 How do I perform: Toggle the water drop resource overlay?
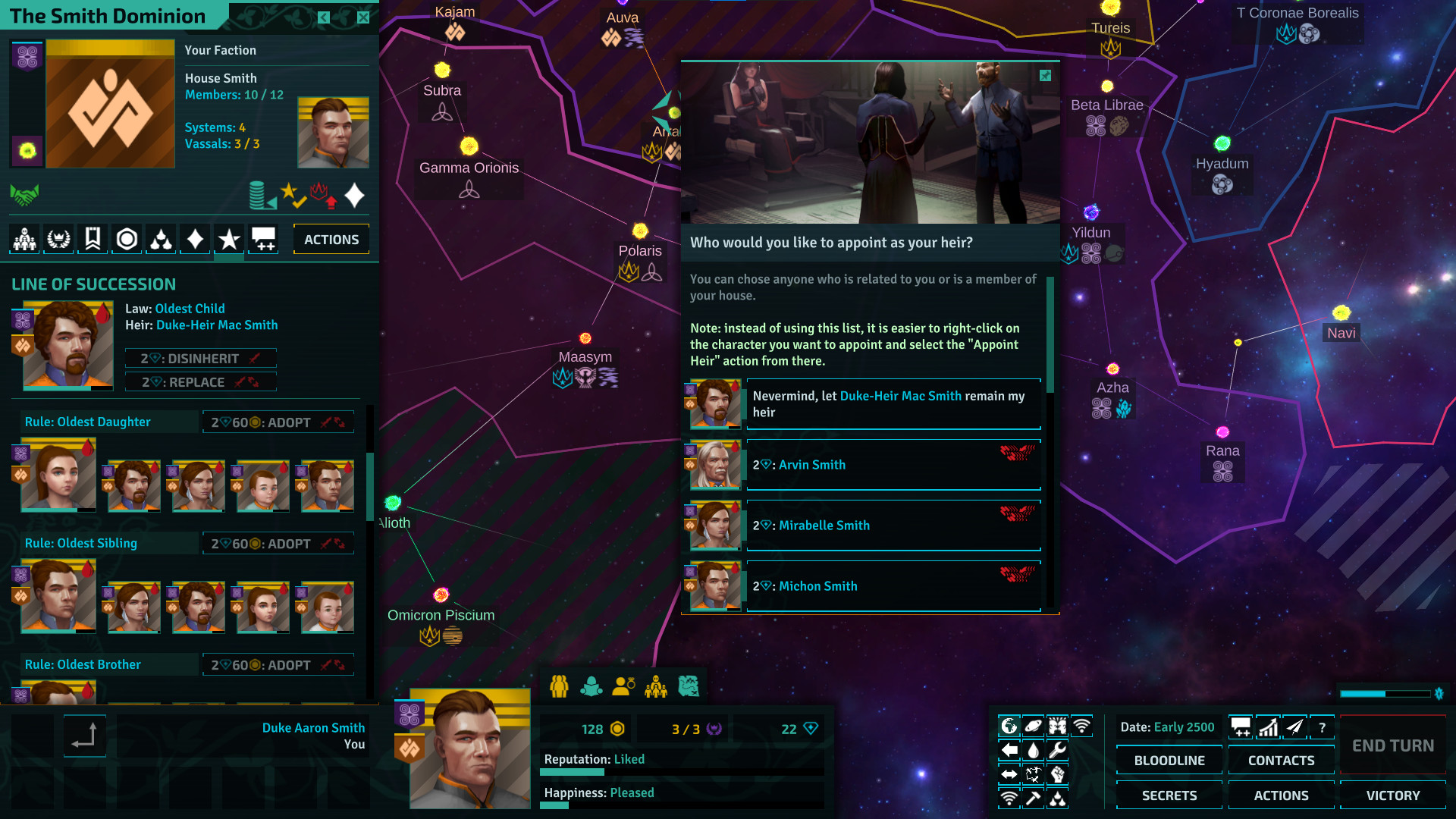pyautogui.click(x=1033, y=750)
